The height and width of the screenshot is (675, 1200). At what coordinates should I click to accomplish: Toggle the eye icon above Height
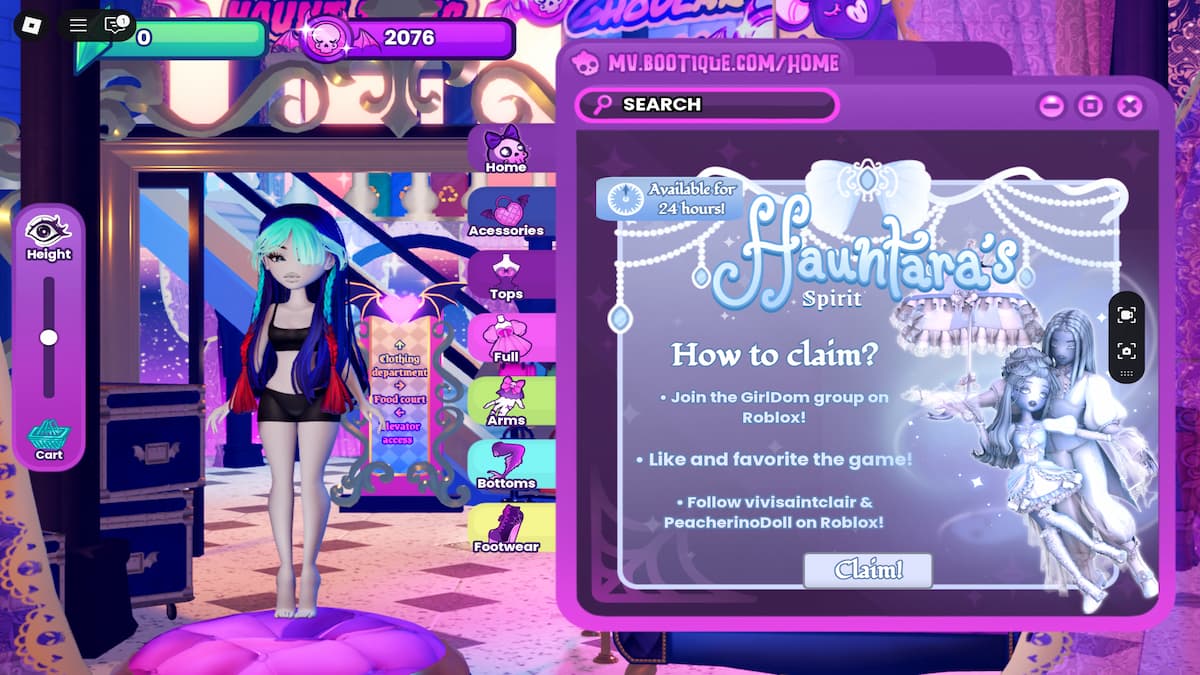48,230
